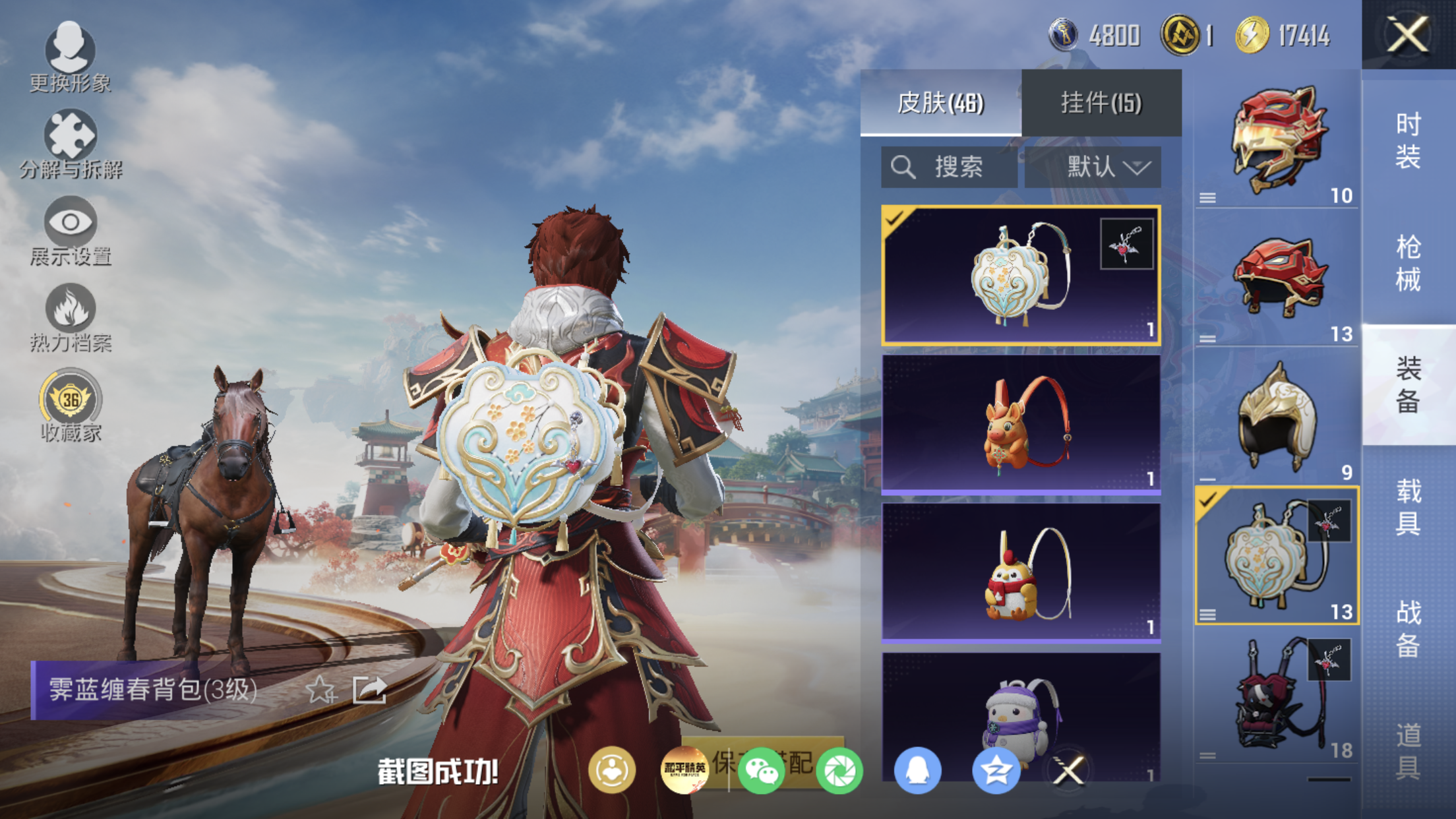Pick the purple-hat penguin backpack skin
This screenshot has height=819, width=1456.
pos(1021,719)
